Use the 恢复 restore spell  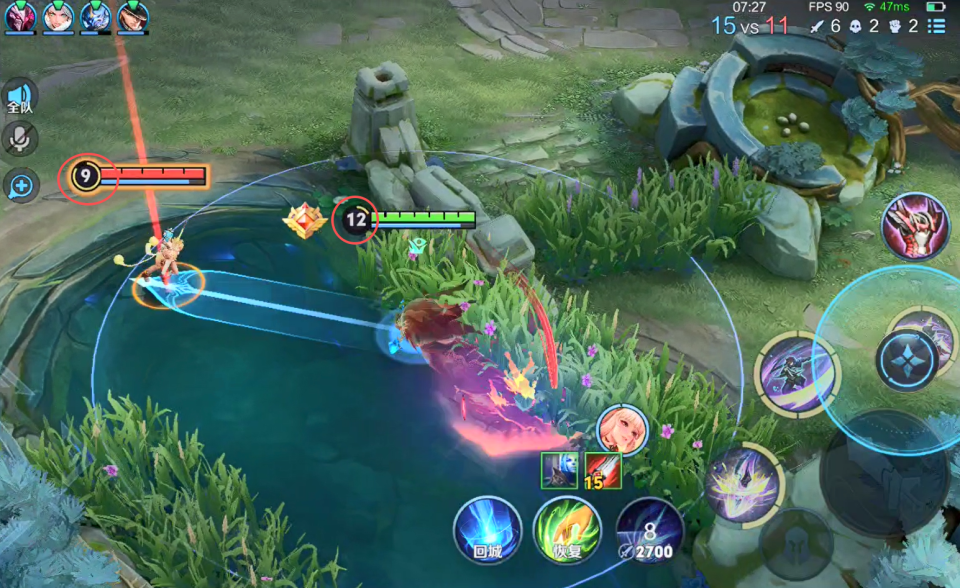566,528
